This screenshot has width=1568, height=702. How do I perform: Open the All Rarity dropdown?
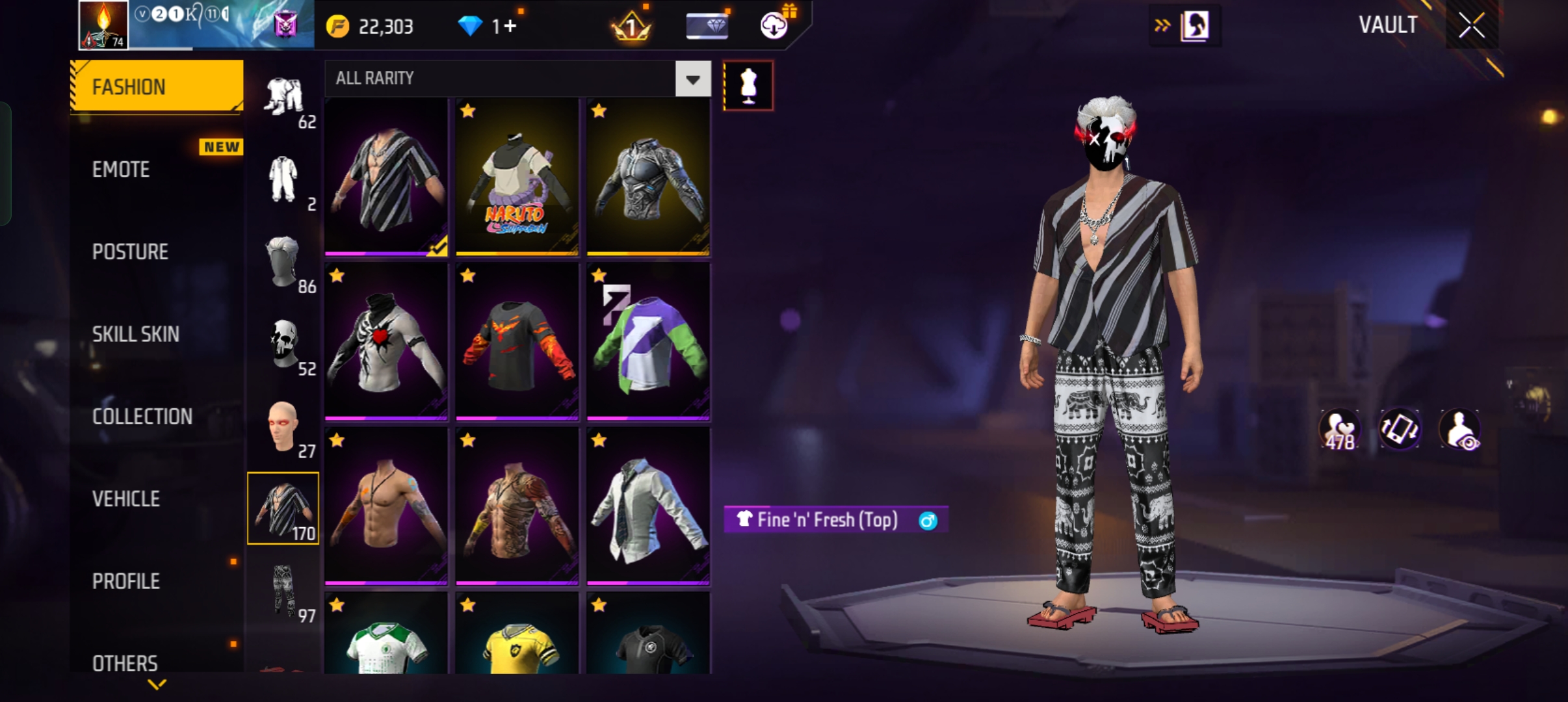point(692,79)
